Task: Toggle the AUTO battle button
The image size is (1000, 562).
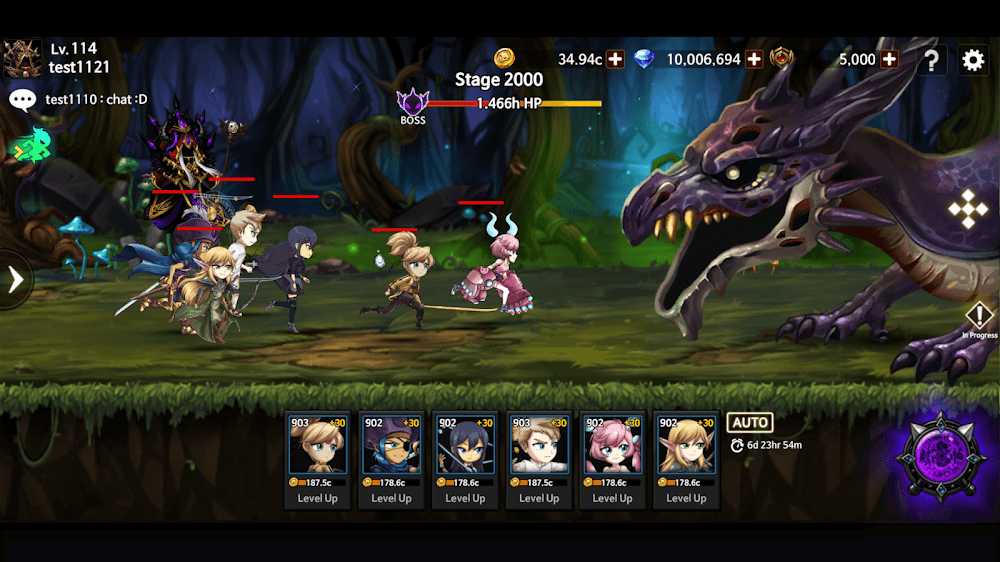Action: click(x=749, y=422)
